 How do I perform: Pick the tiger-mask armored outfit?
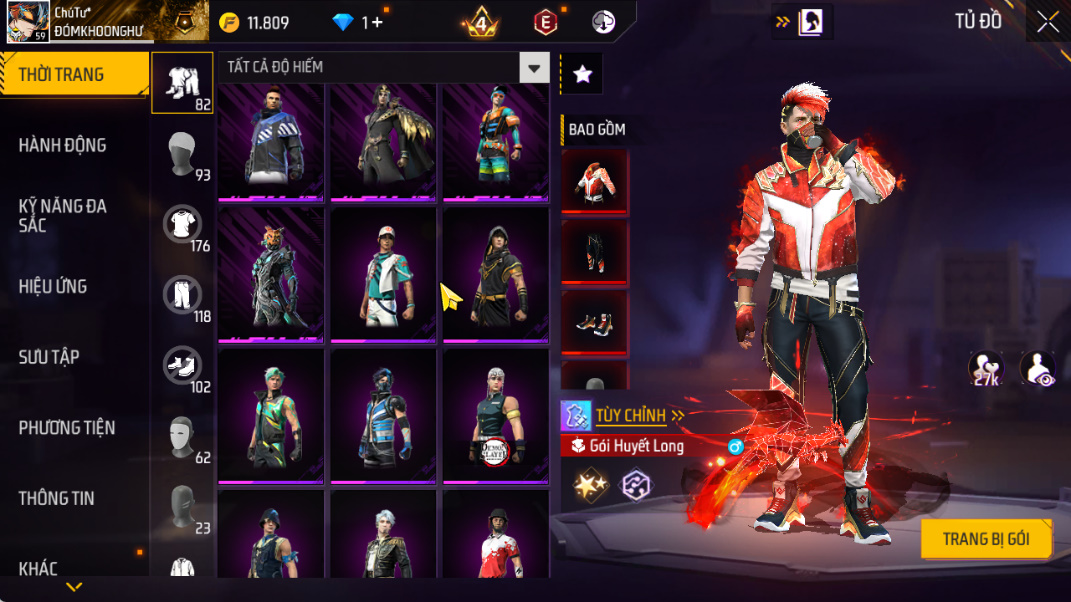click(271, 274)
